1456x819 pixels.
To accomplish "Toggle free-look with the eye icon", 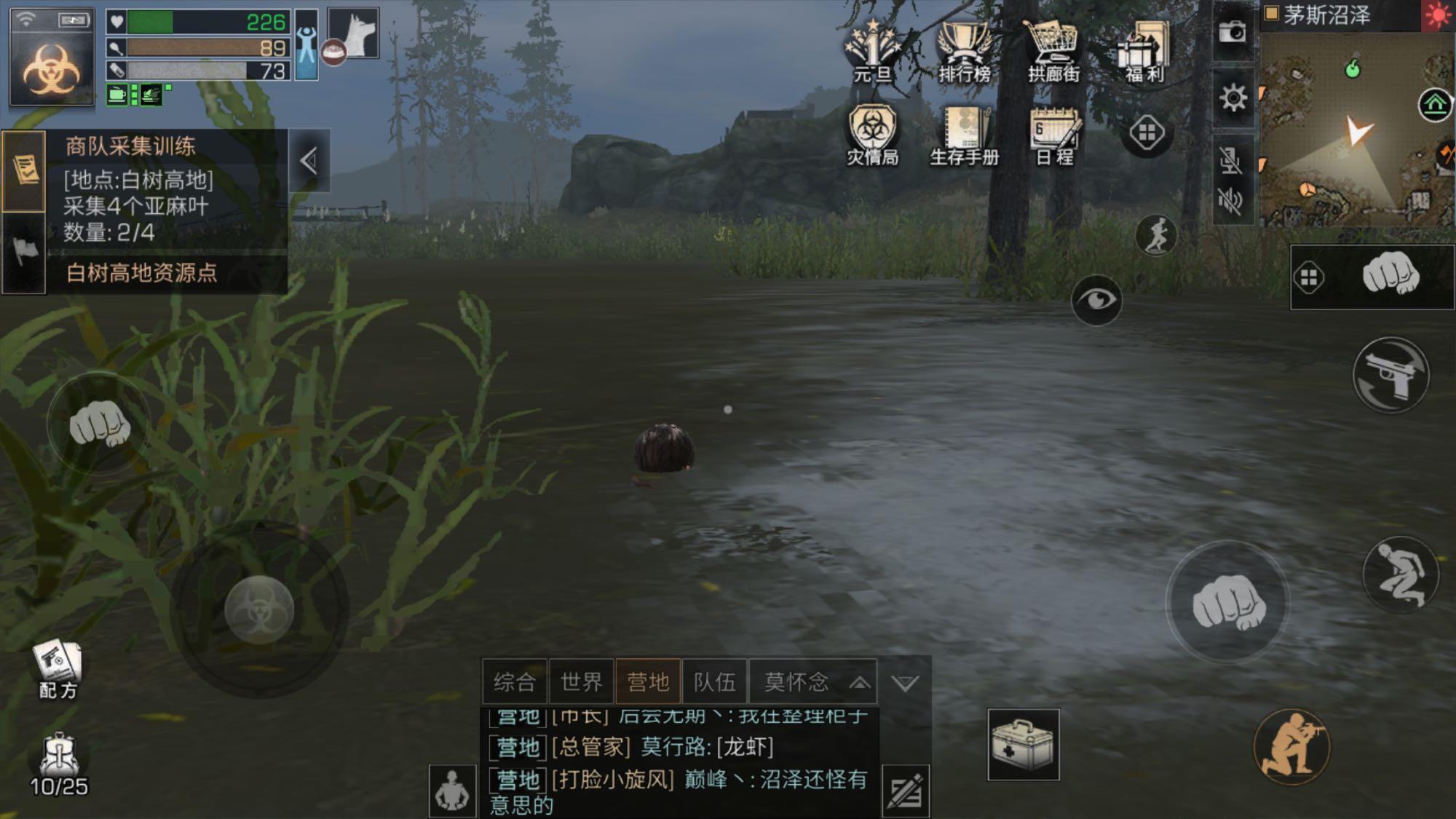I will (x=1096, y=300).
